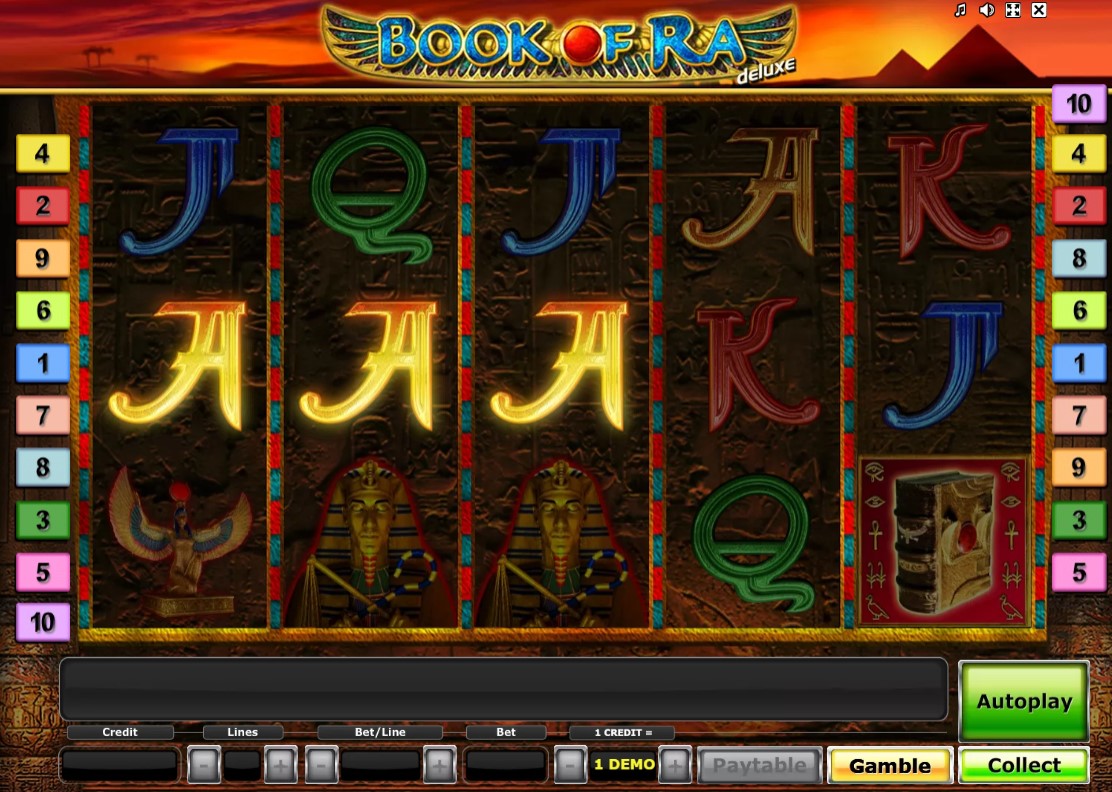Close the game with the X button
The height and width of the screenshot is (792, 1112).
click(1039, 10)
